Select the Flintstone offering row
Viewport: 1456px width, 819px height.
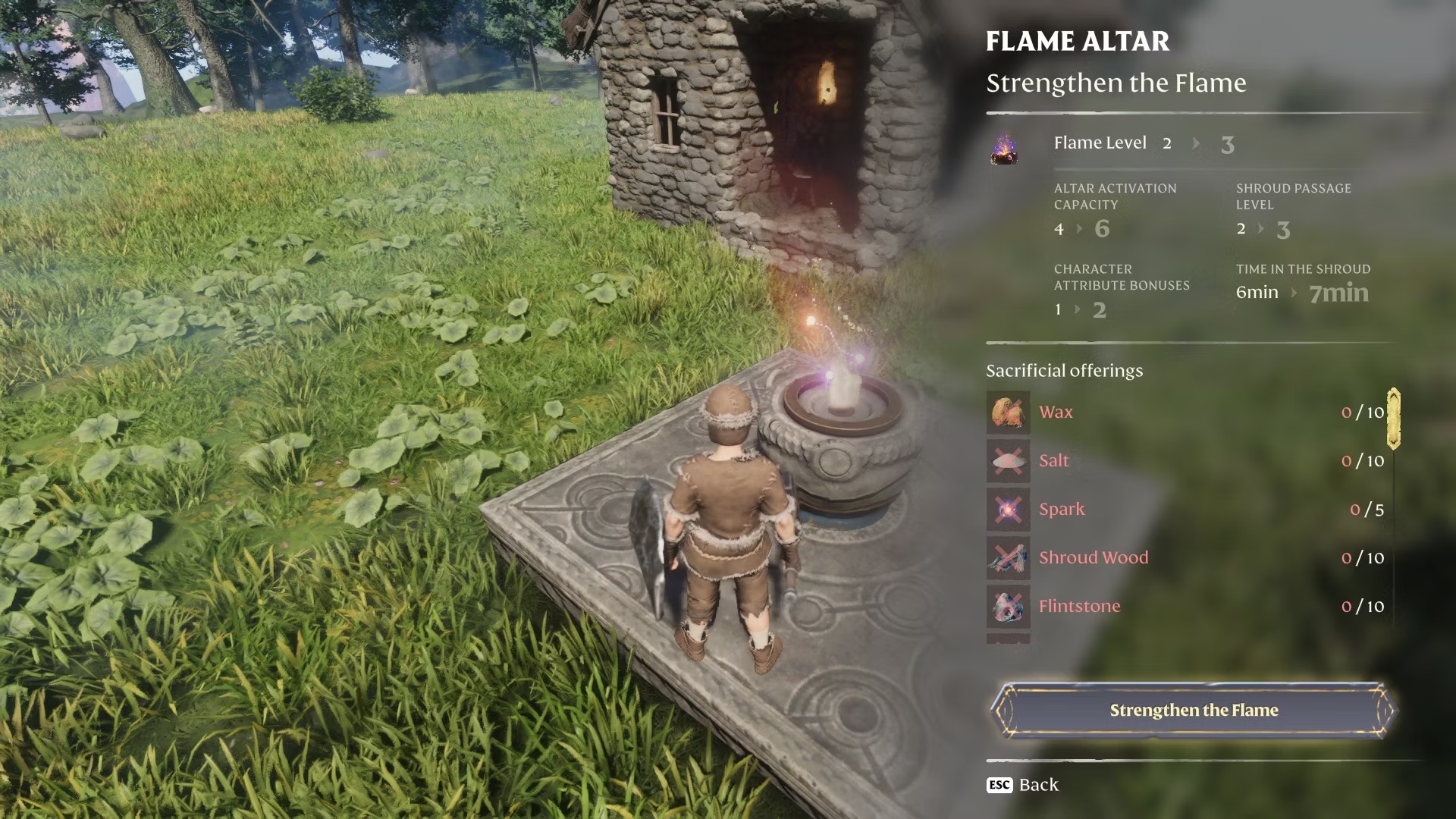coord(1188,607)
